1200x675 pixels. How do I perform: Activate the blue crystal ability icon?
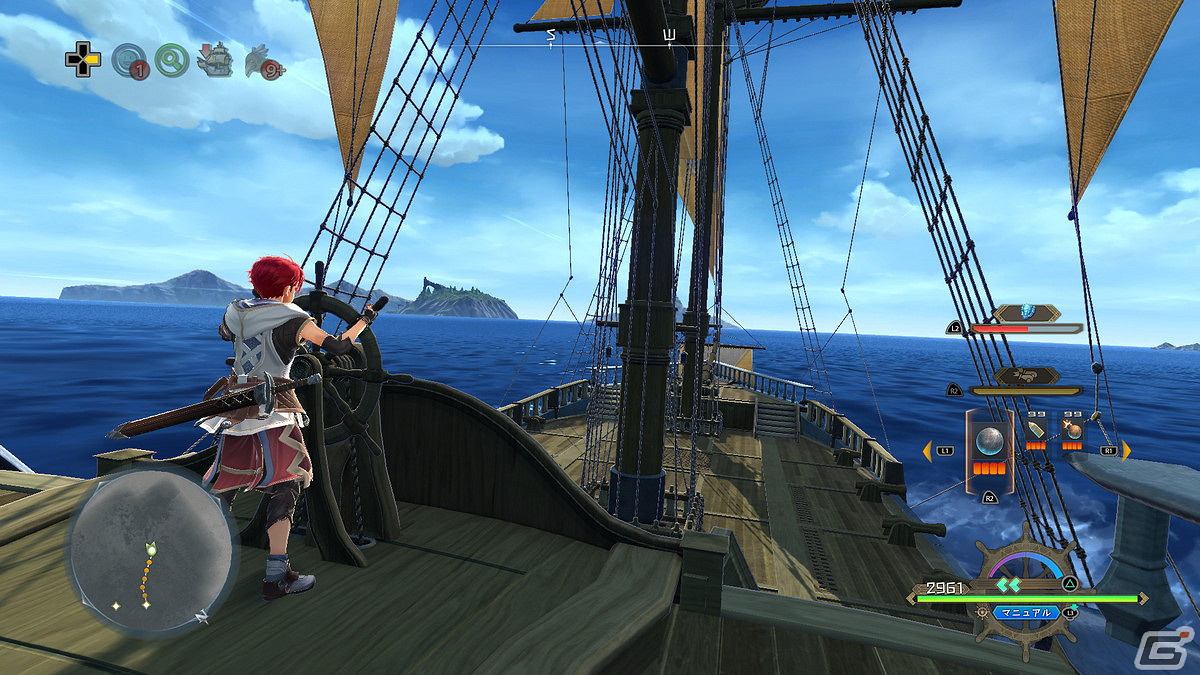(x=1026, y=313)
